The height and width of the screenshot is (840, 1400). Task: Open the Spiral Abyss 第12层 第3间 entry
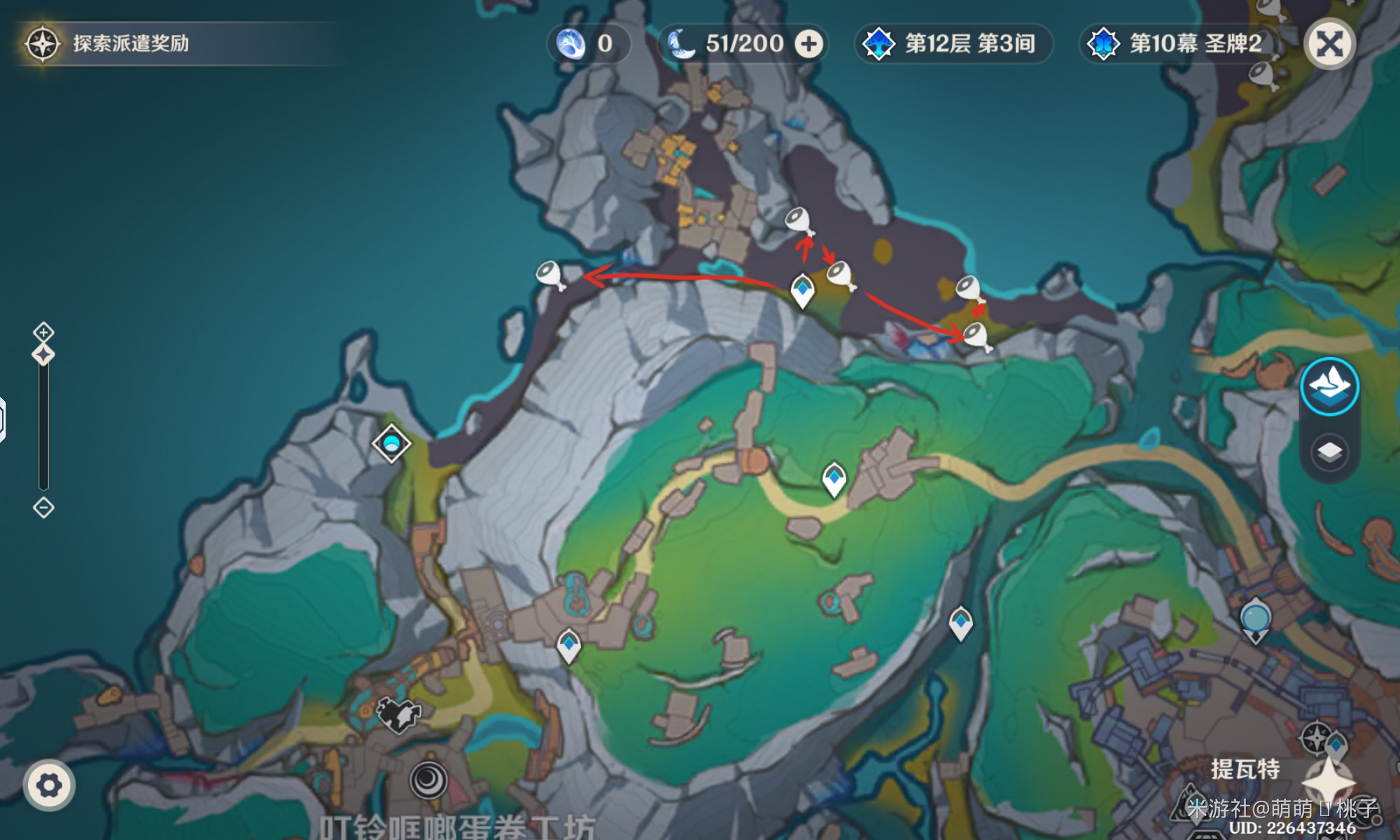(x=953, y=44)
